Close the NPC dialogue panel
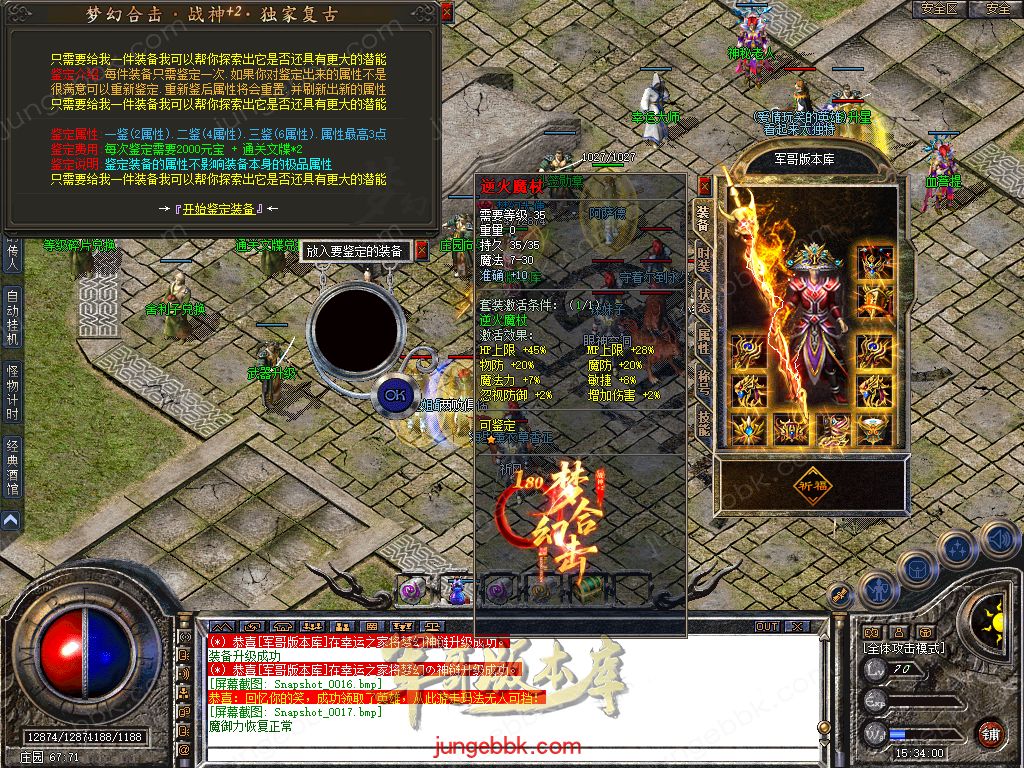The image size is (1024, 768). pos(446,12)
